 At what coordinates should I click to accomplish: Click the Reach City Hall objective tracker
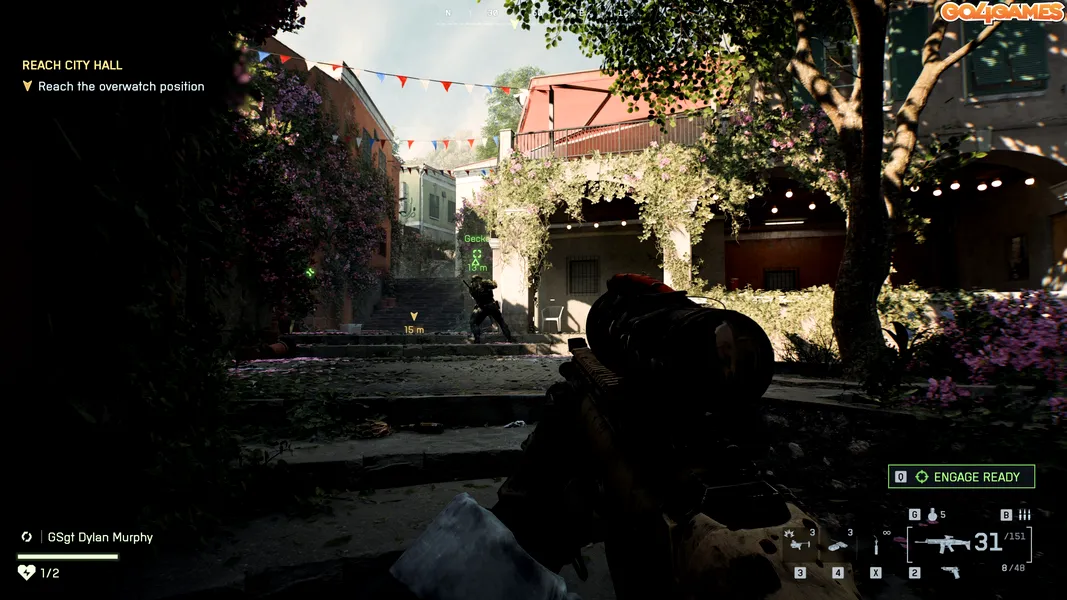[72, 65]
